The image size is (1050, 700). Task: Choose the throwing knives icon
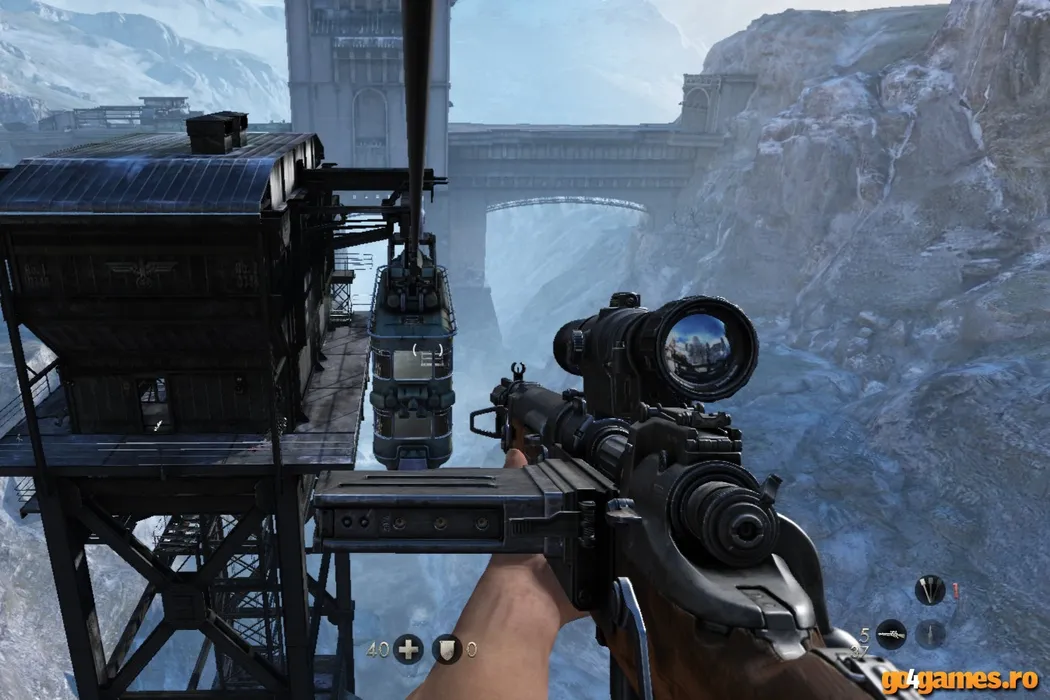coord(929,589)
